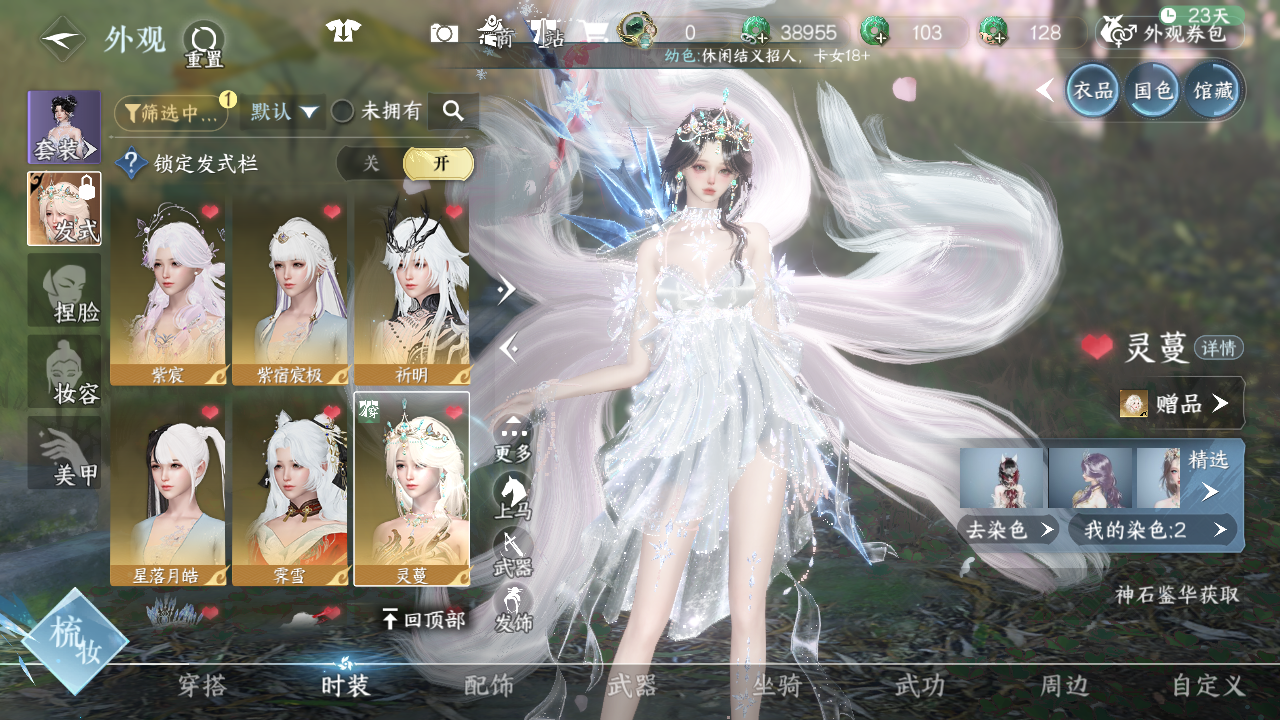Image resolution: width=1280 pixels, height=720 pixels.
Task: Select the 星落月皓 hairstyle card
Action: coord(168,489)
